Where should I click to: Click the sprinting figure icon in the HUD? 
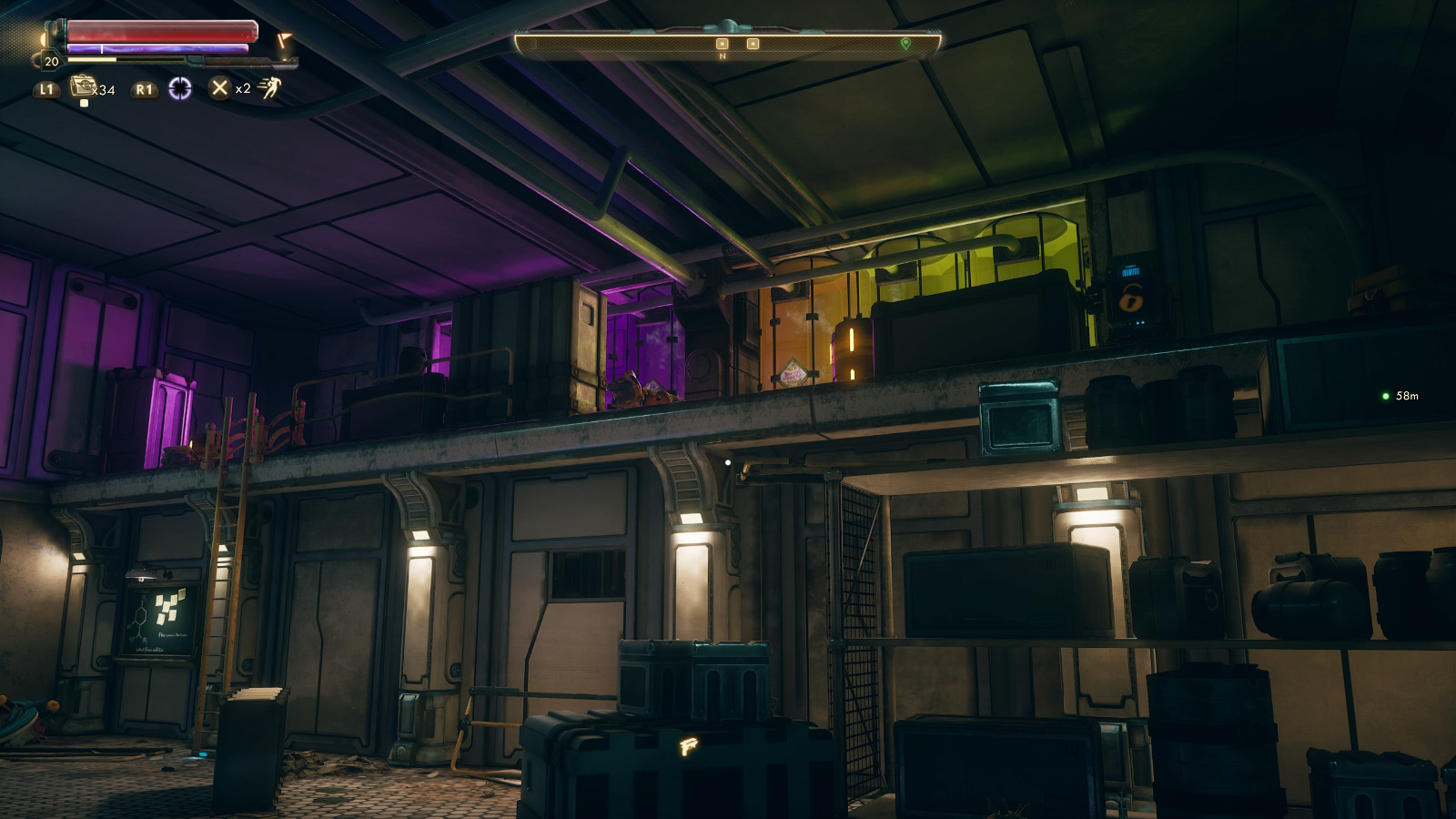click(268, 89)
